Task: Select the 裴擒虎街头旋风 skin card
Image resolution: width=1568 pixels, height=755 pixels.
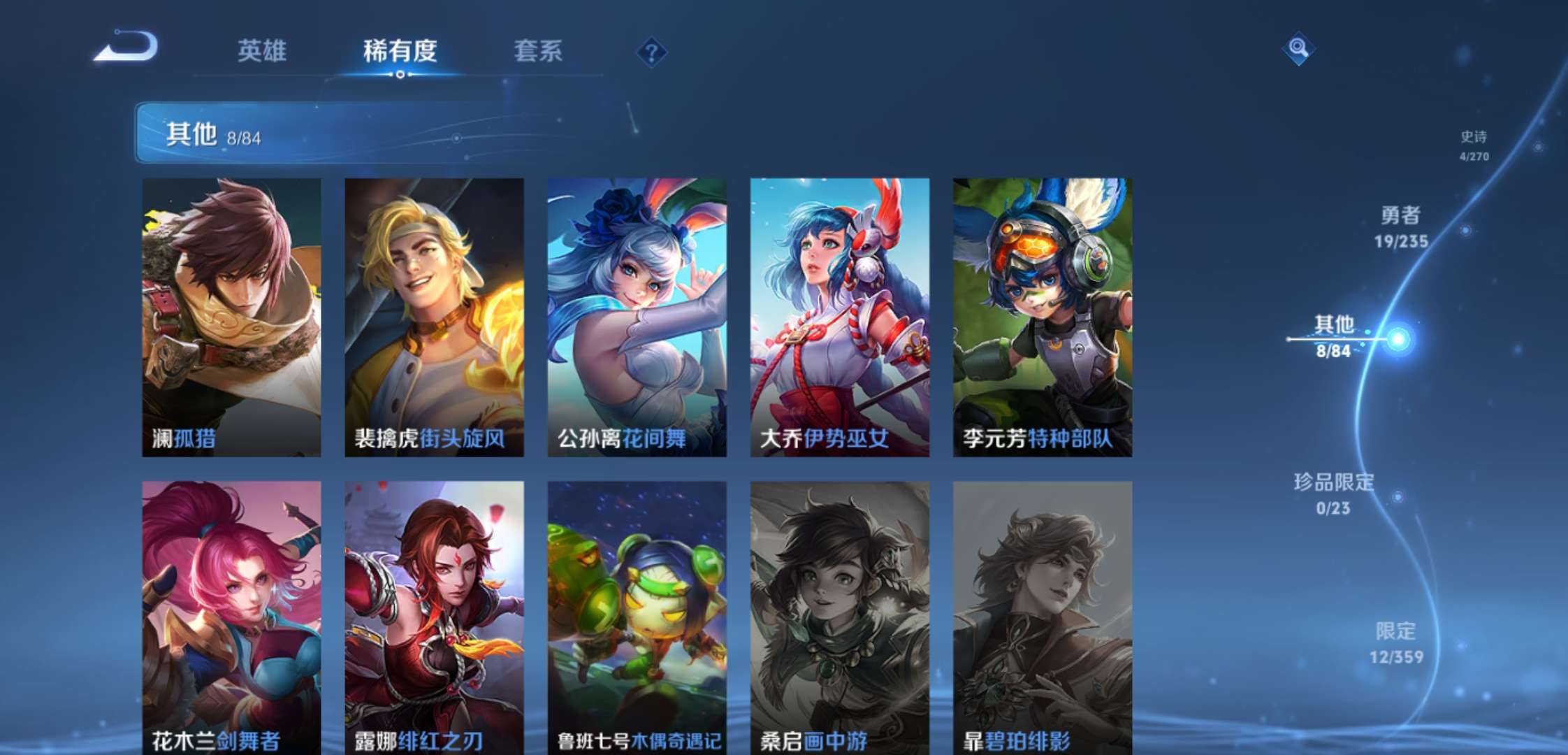Action: click(x=433, y=315)
